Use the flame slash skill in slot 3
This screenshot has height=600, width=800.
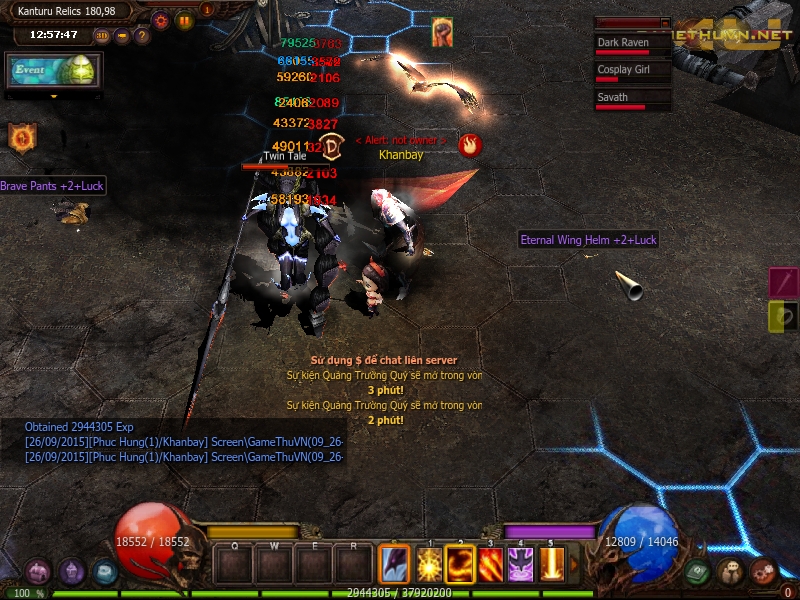tap(491, 565)
